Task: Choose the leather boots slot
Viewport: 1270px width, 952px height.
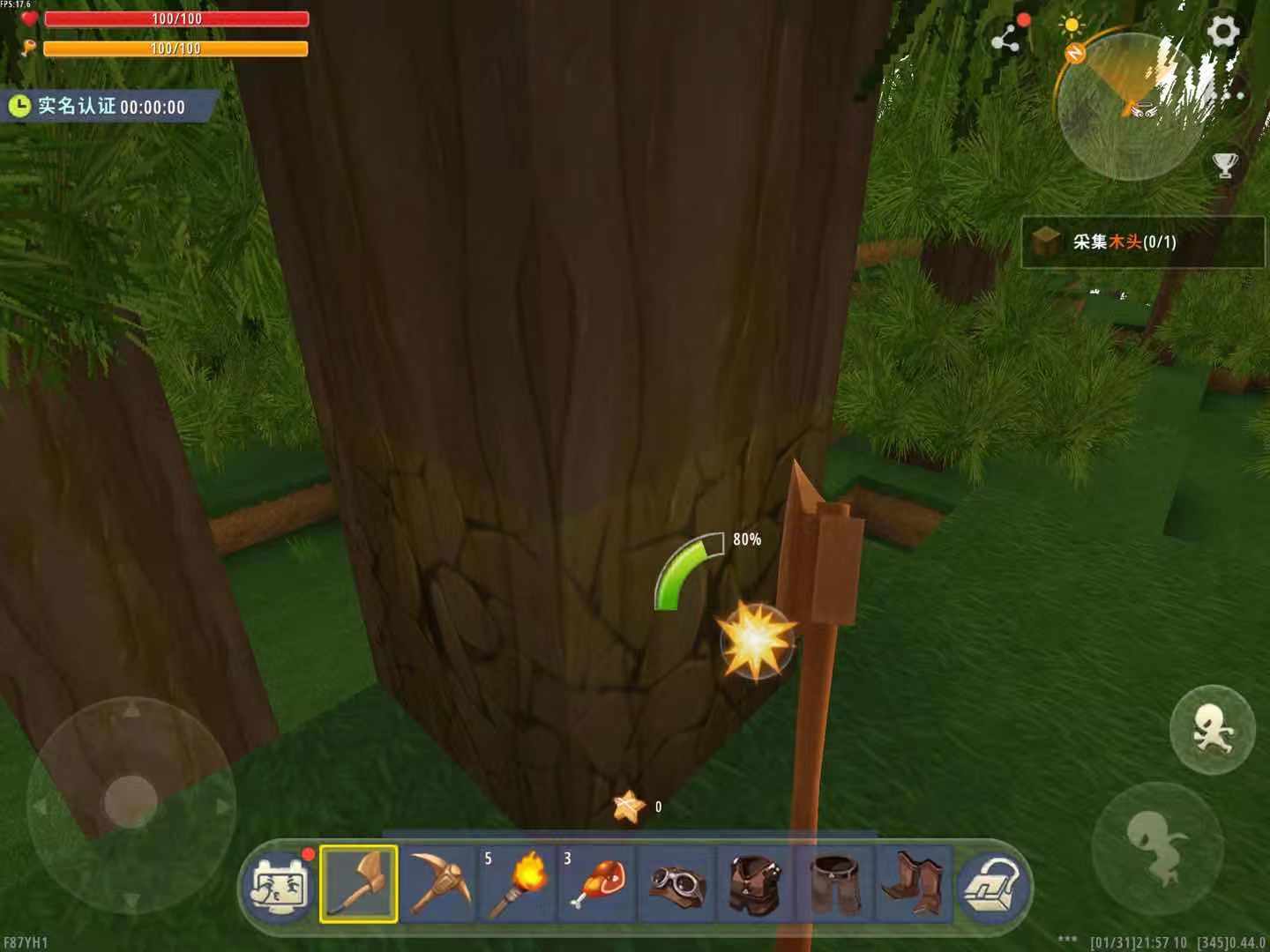Action: (x=914, y=883)
